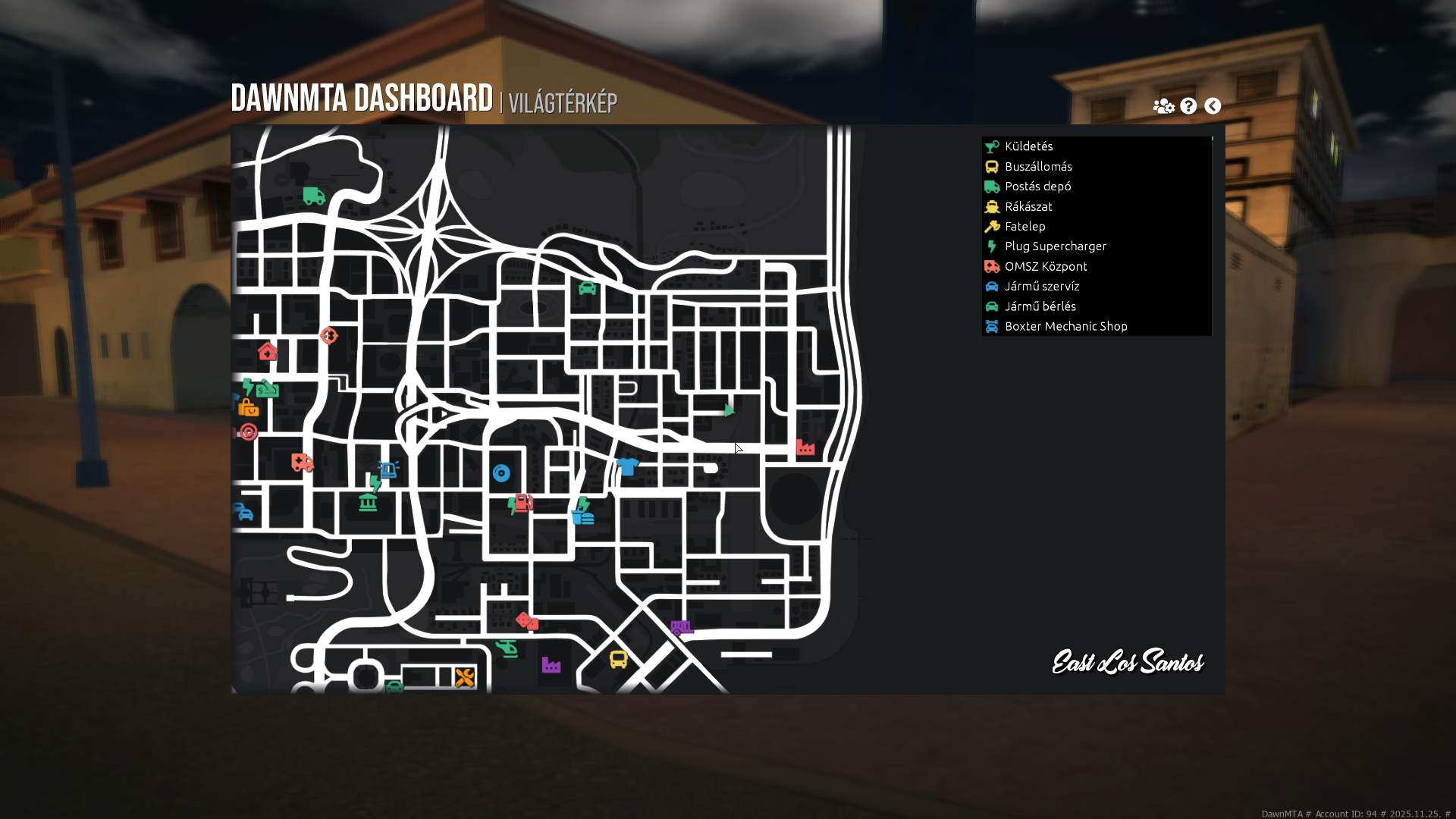The width and height of the screenshot is (1456, 819).
Task: Click the green postal truck map marker
Action: coord(314,196)
